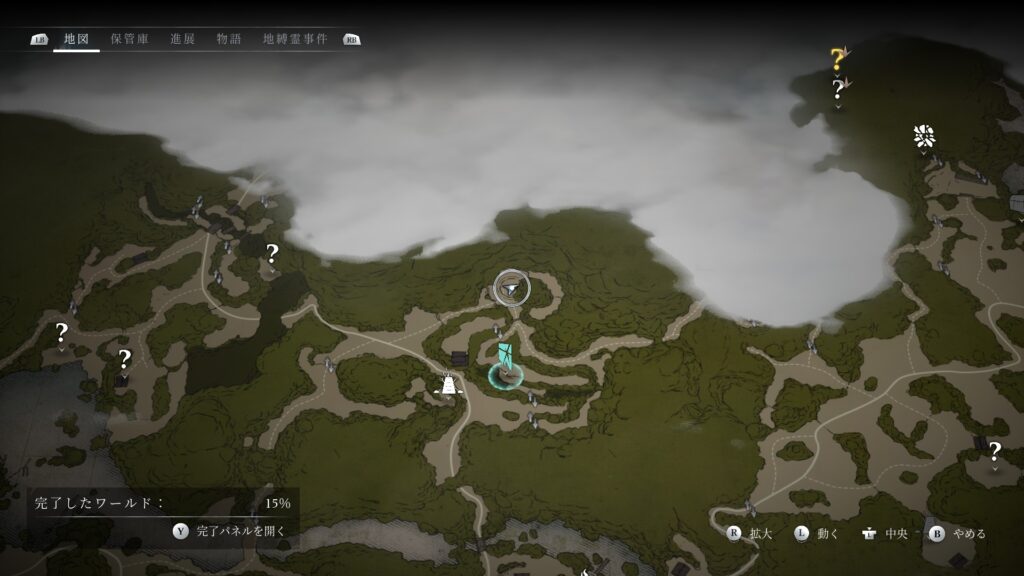Select the golden question mark map marker
The image size is (1024, 576).
(x=837, y=59)
